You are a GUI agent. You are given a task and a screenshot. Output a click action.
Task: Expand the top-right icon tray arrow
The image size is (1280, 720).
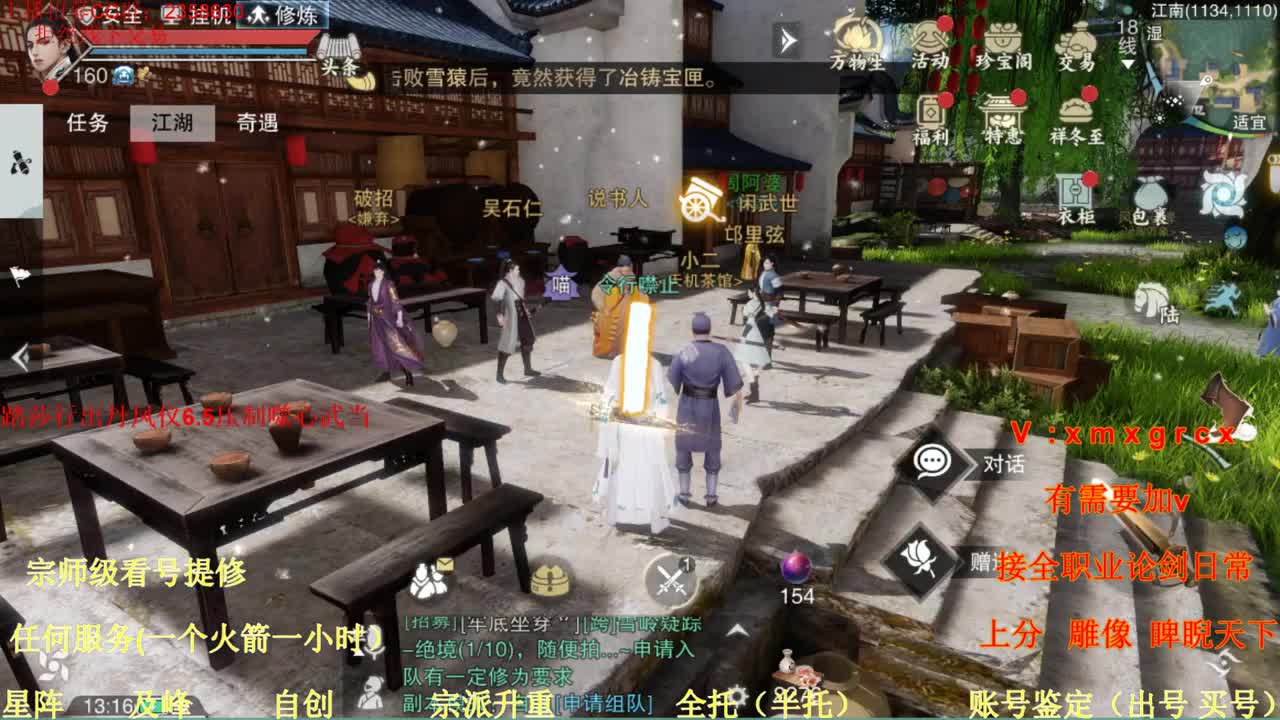coord(786,42)
